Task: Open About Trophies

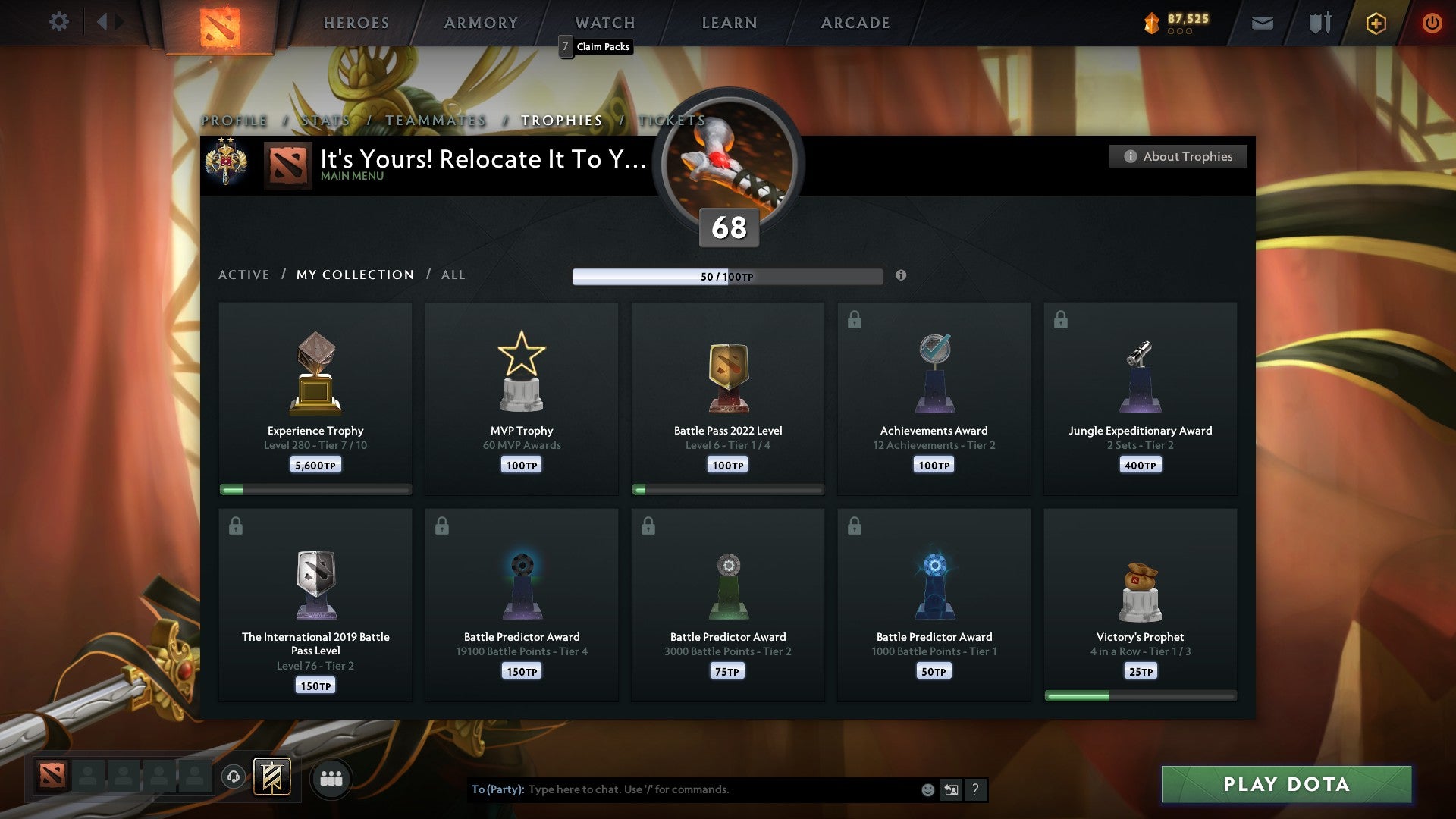Action: click(x=1178, y=156)
